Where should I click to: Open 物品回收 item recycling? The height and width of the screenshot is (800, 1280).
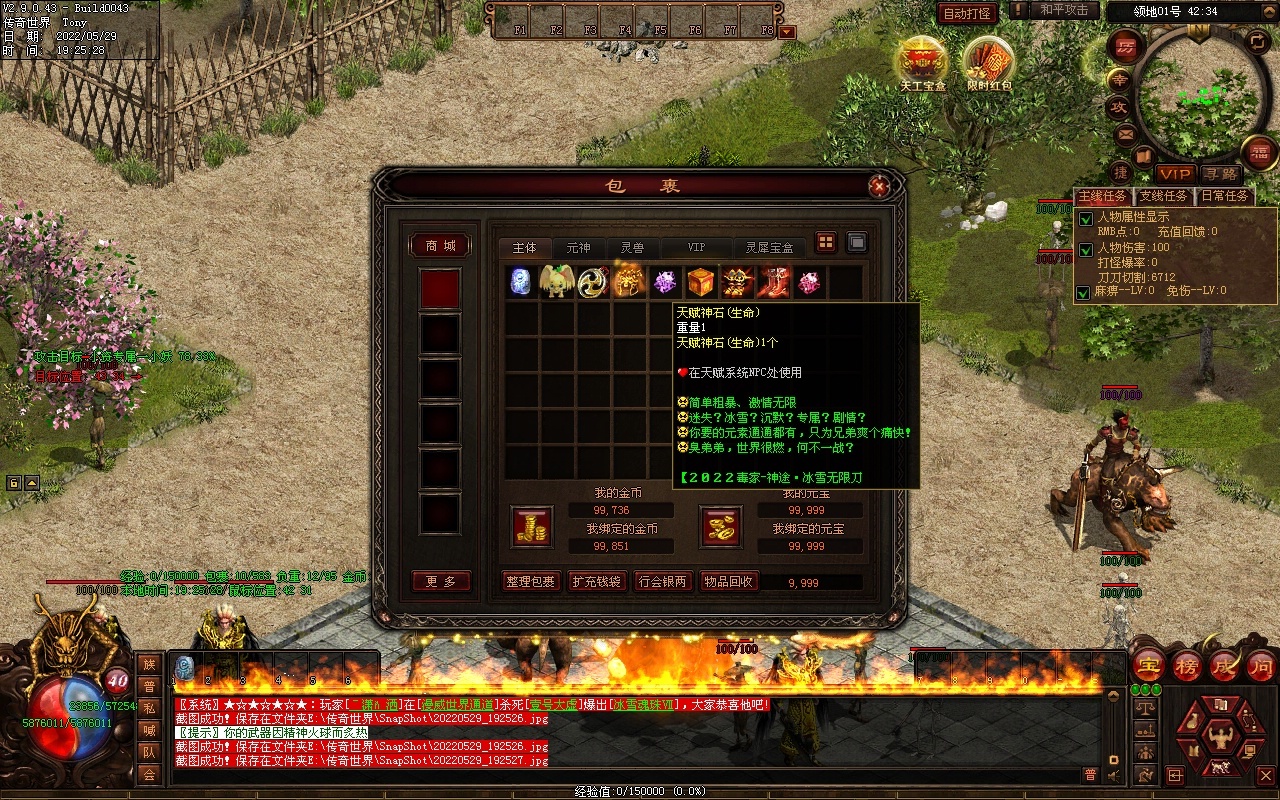coord(728,581)
